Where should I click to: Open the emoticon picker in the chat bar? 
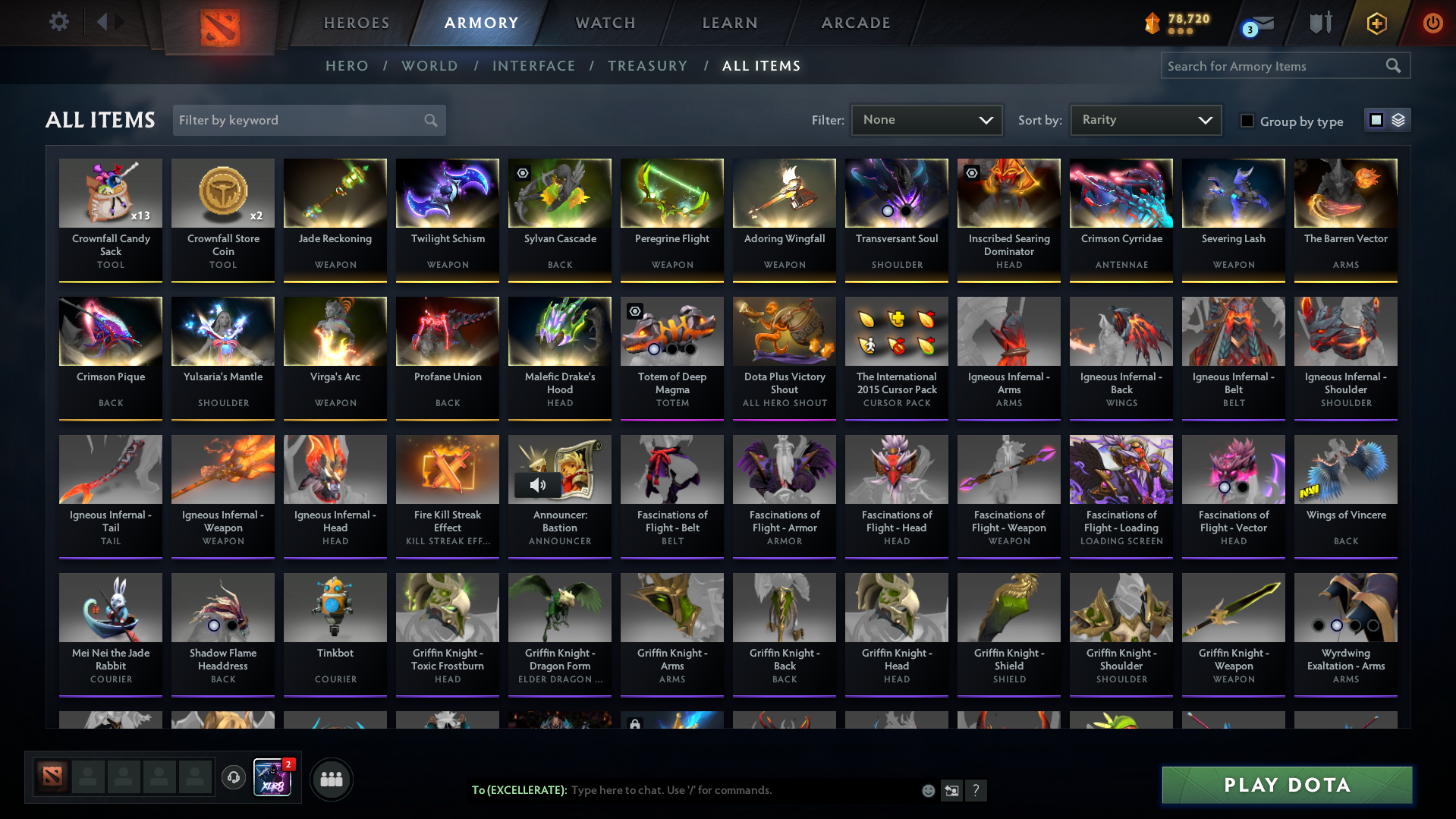pyautogui.click(x=927, y=790)
